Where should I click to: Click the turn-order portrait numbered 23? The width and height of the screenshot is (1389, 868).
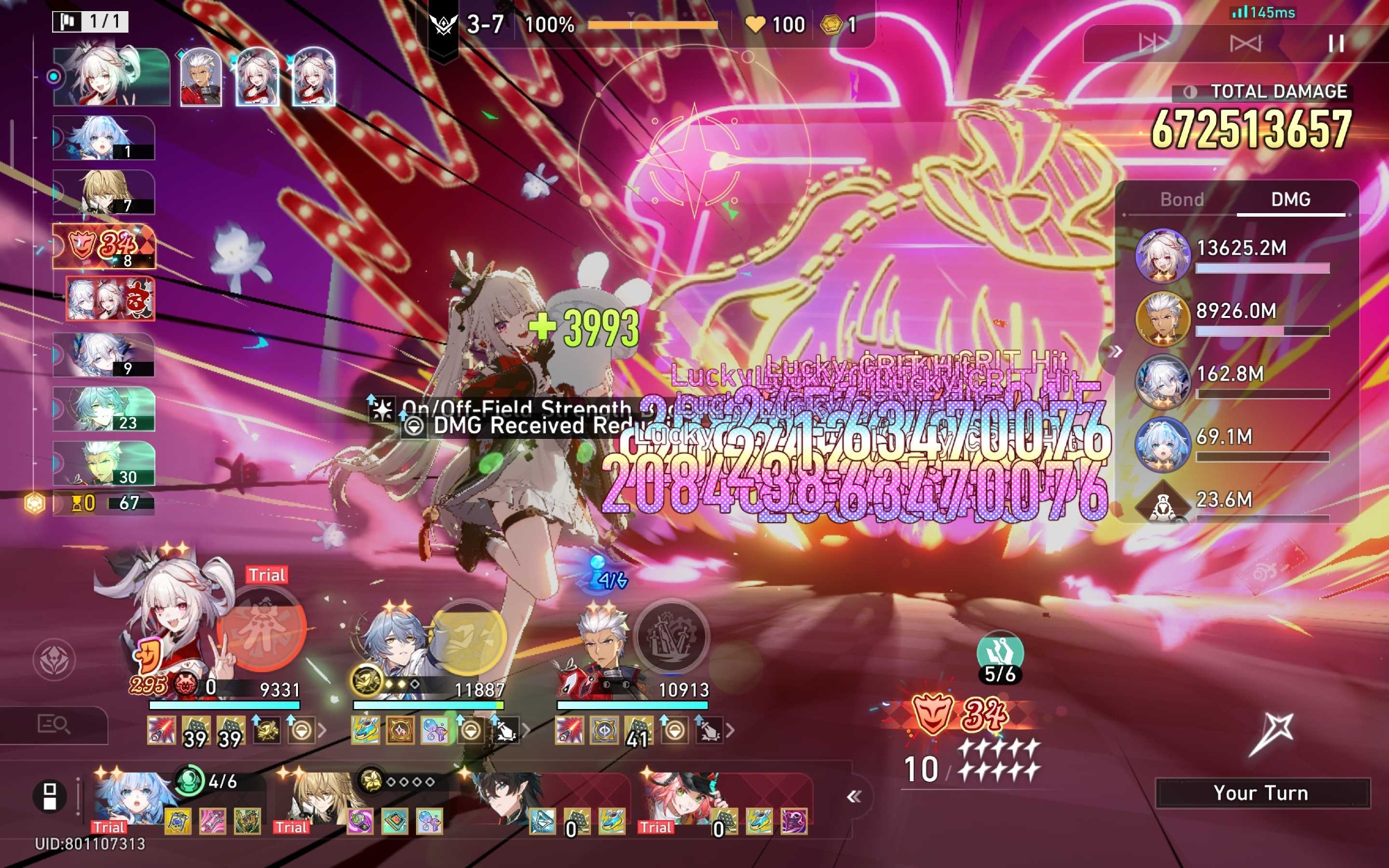point(104,410)
